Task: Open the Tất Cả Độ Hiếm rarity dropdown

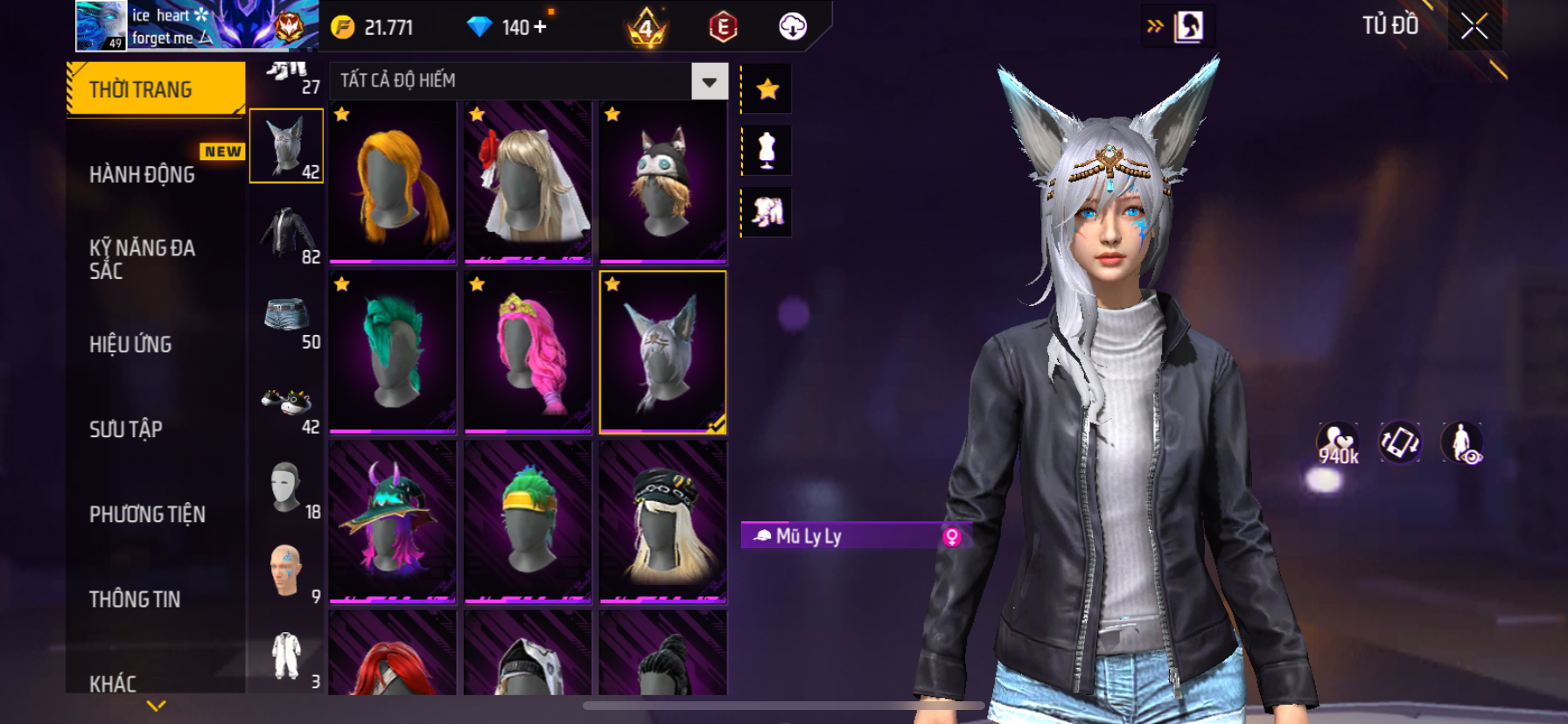Action: pos(709,81)
